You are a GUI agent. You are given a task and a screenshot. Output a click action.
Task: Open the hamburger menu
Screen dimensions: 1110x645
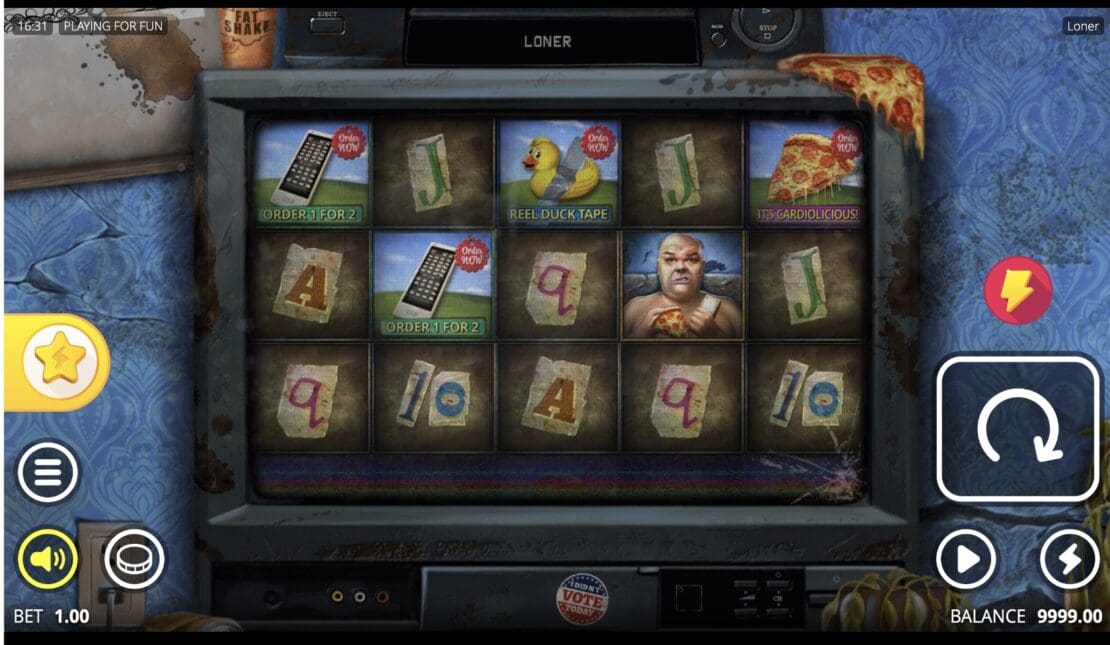[x=47, y=471]
